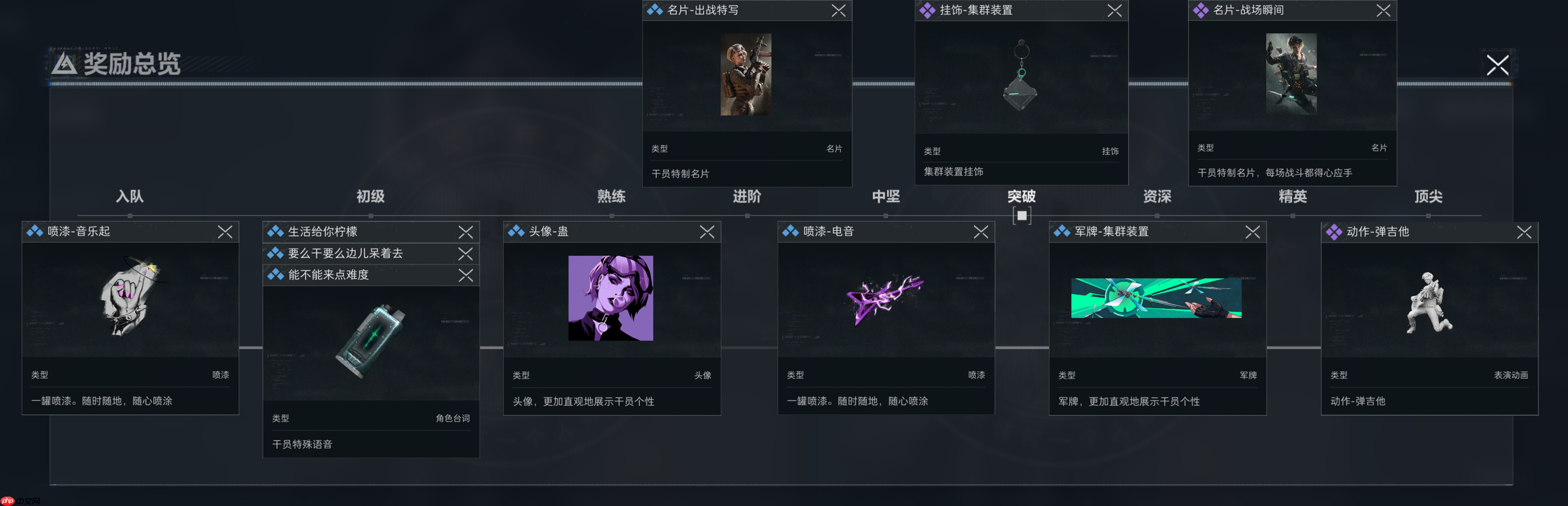Dismiss the 挂饰-集群装置 popup card
The height and width of the screenshot is (506, 1568).
click(1115, 10)
